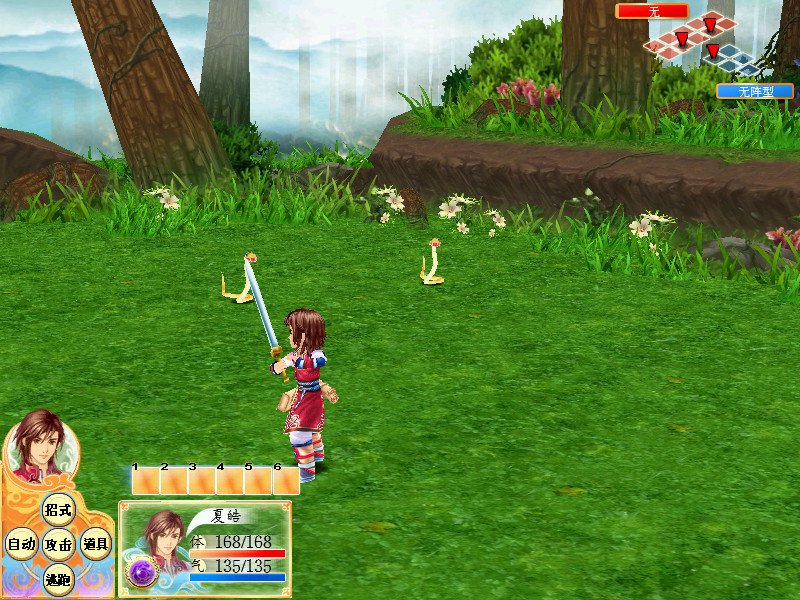The width and height of the screenshot is (800, 600).
Task: Open the 道具 (Items) command
Action: coord(95,545)
